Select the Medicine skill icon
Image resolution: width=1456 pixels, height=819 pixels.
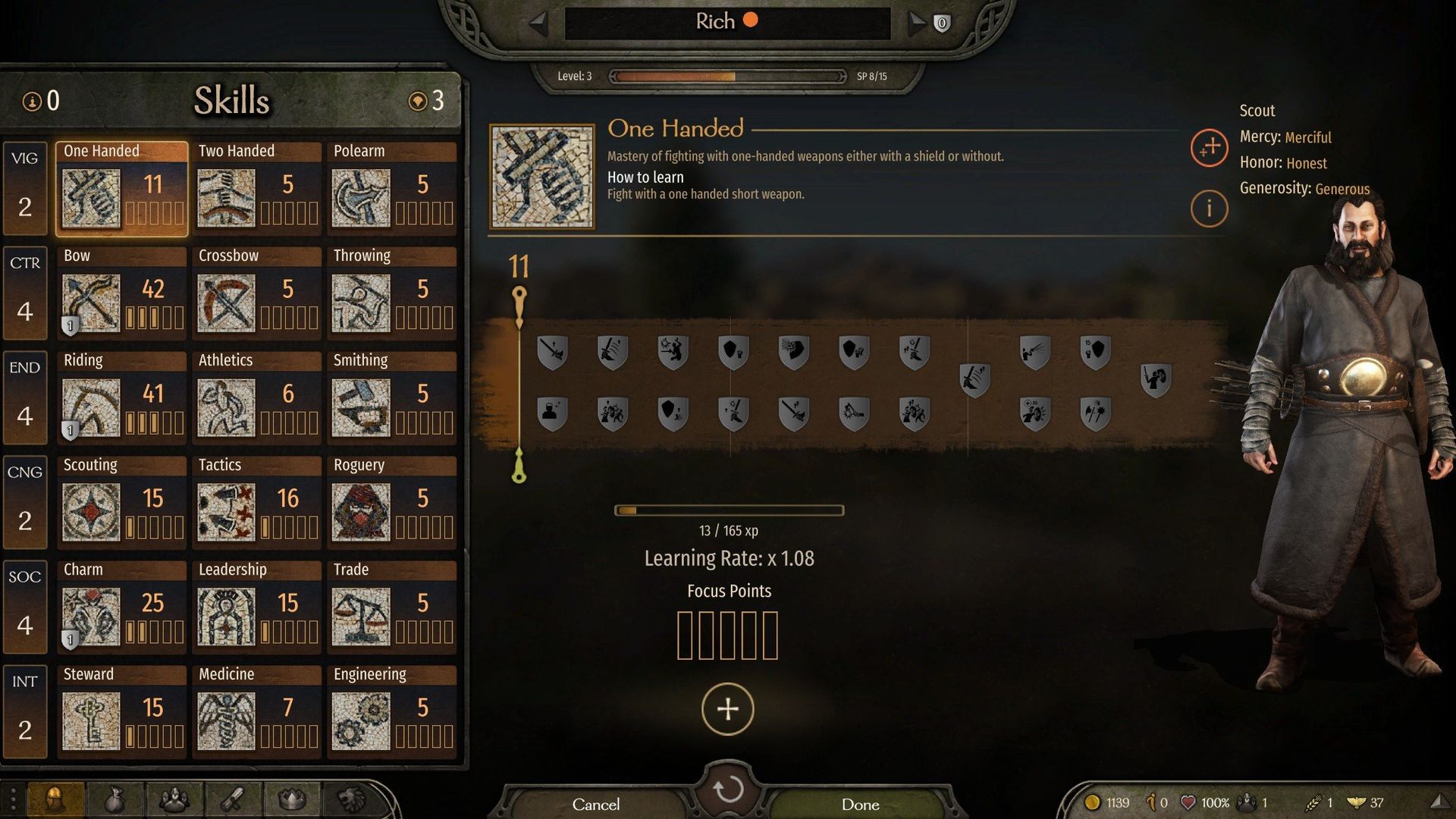tap(225, 721)
